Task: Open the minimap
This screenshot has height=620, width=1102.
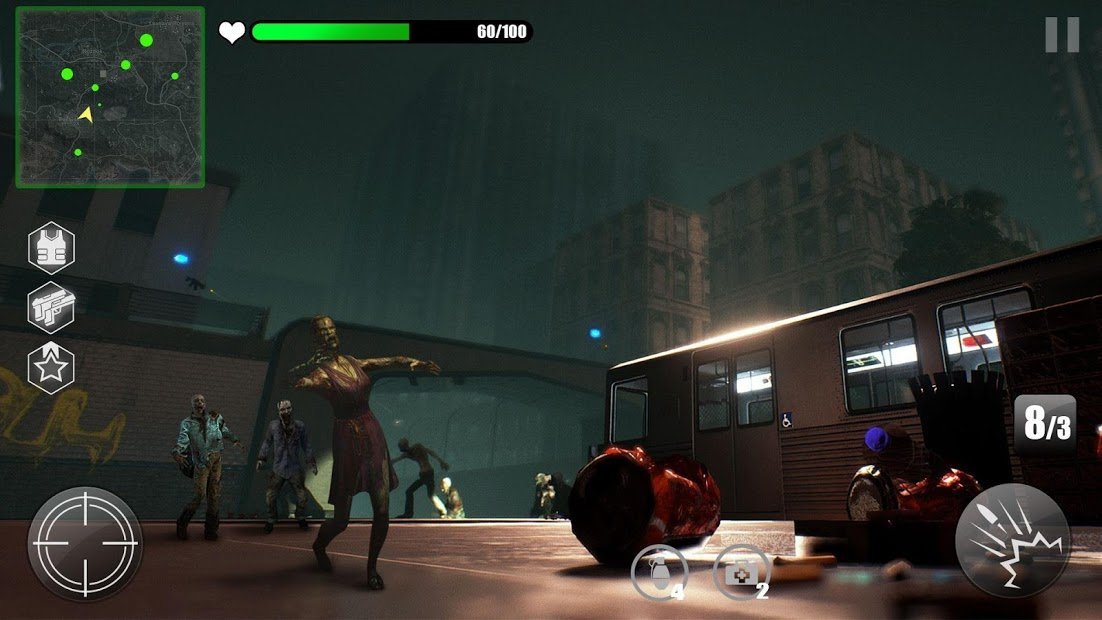Action: click(x=110, y=97)
